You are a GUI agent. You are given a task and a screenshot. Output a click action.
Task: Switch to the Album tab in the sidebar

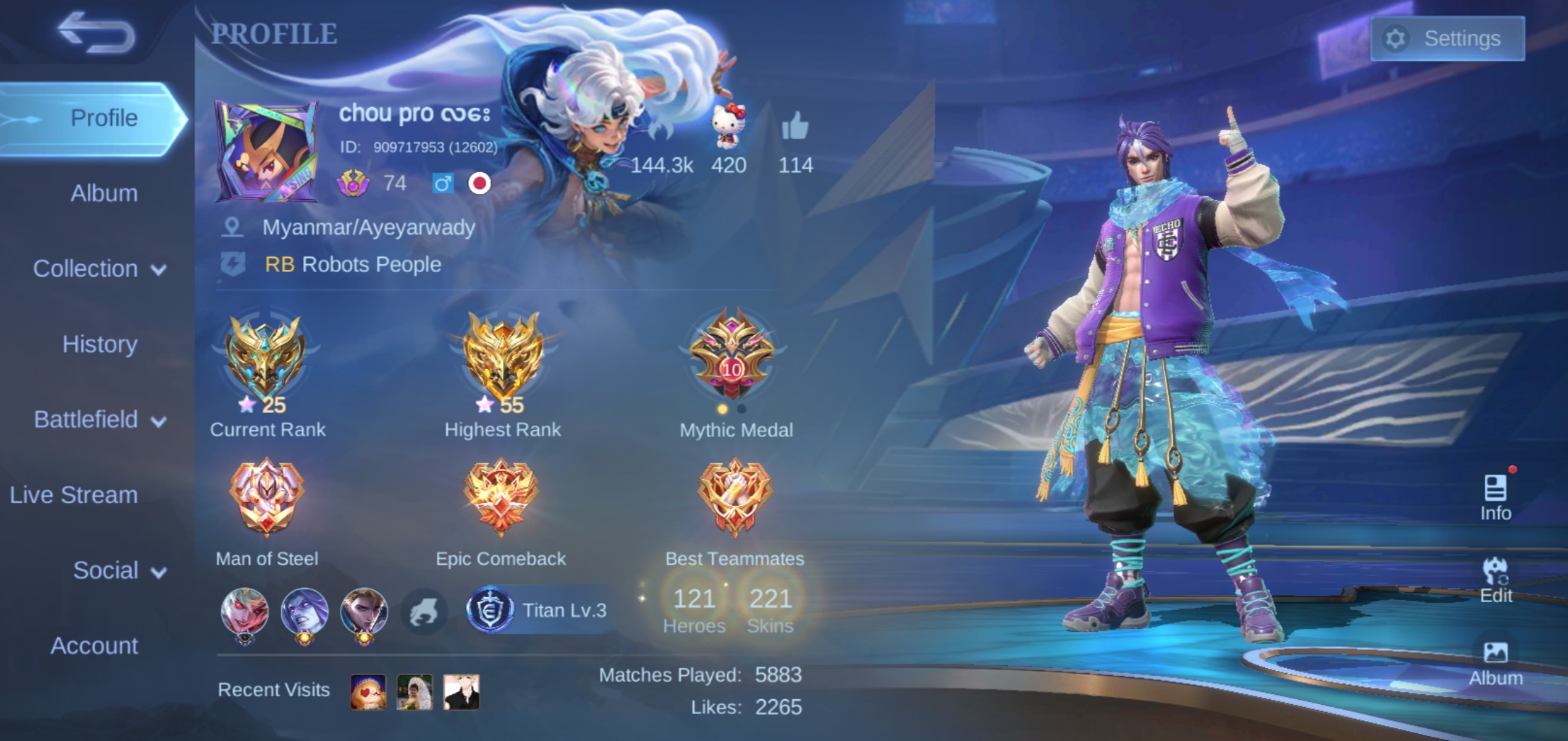pyautogui.click(x=103, y=193)
